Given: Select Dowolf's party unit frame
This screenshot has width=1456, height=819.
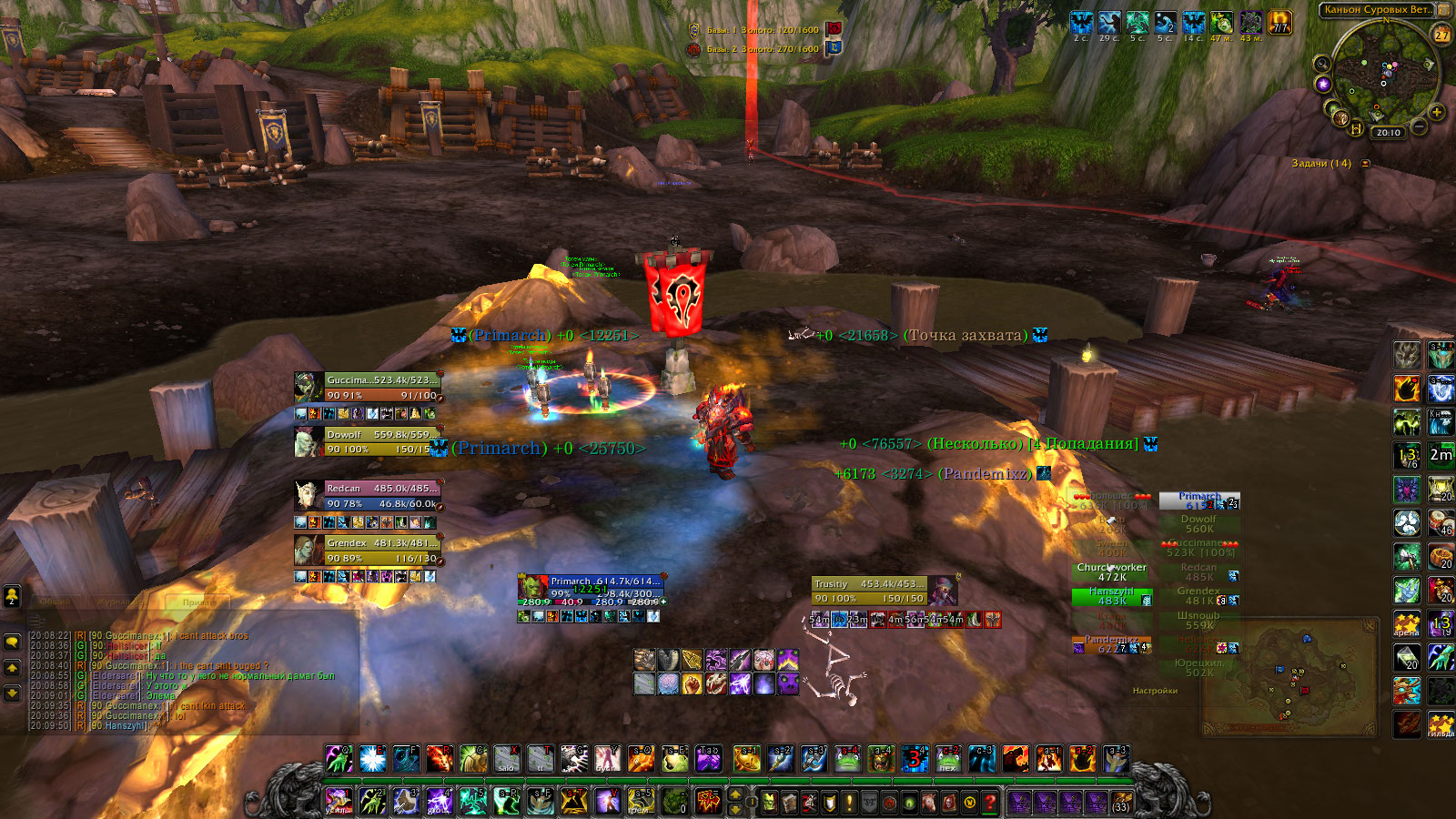Looking at the screenshot, I should [x=382, y=442].
